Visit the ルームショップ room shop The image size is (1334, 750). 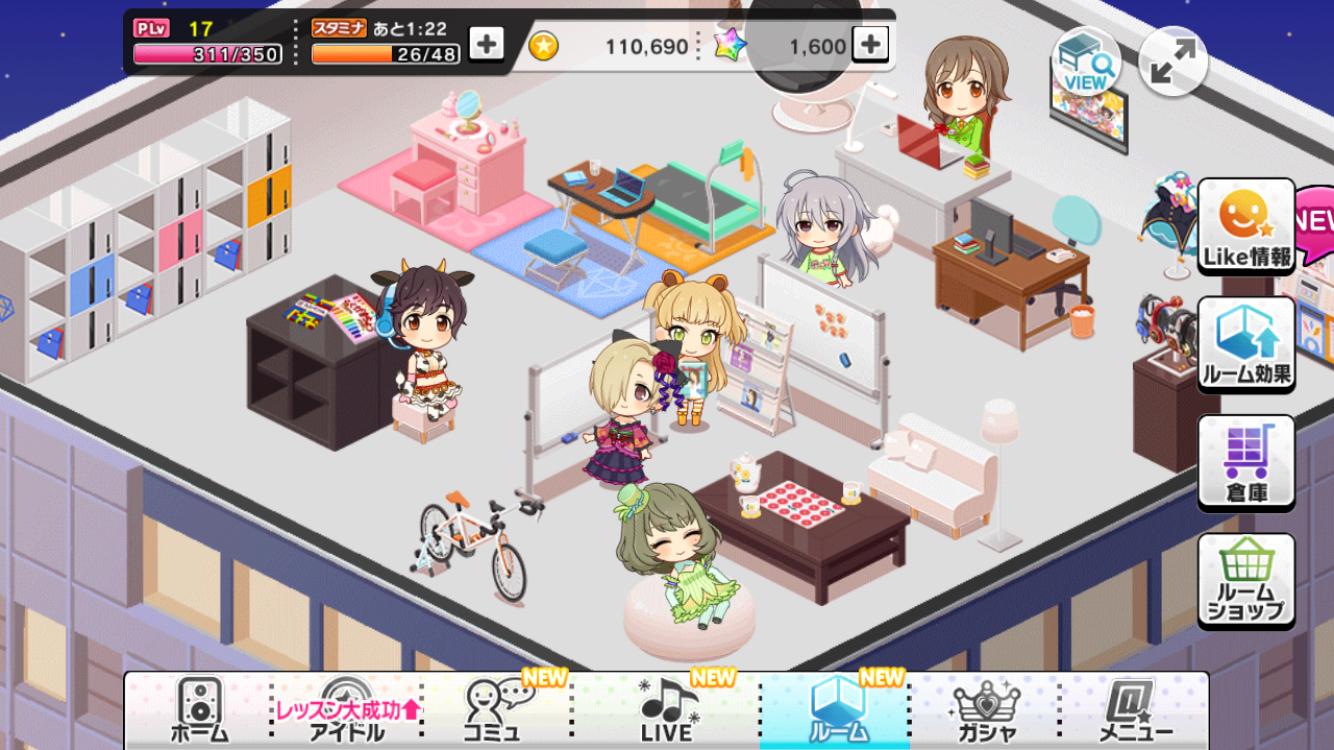(x=1246, y=581)
